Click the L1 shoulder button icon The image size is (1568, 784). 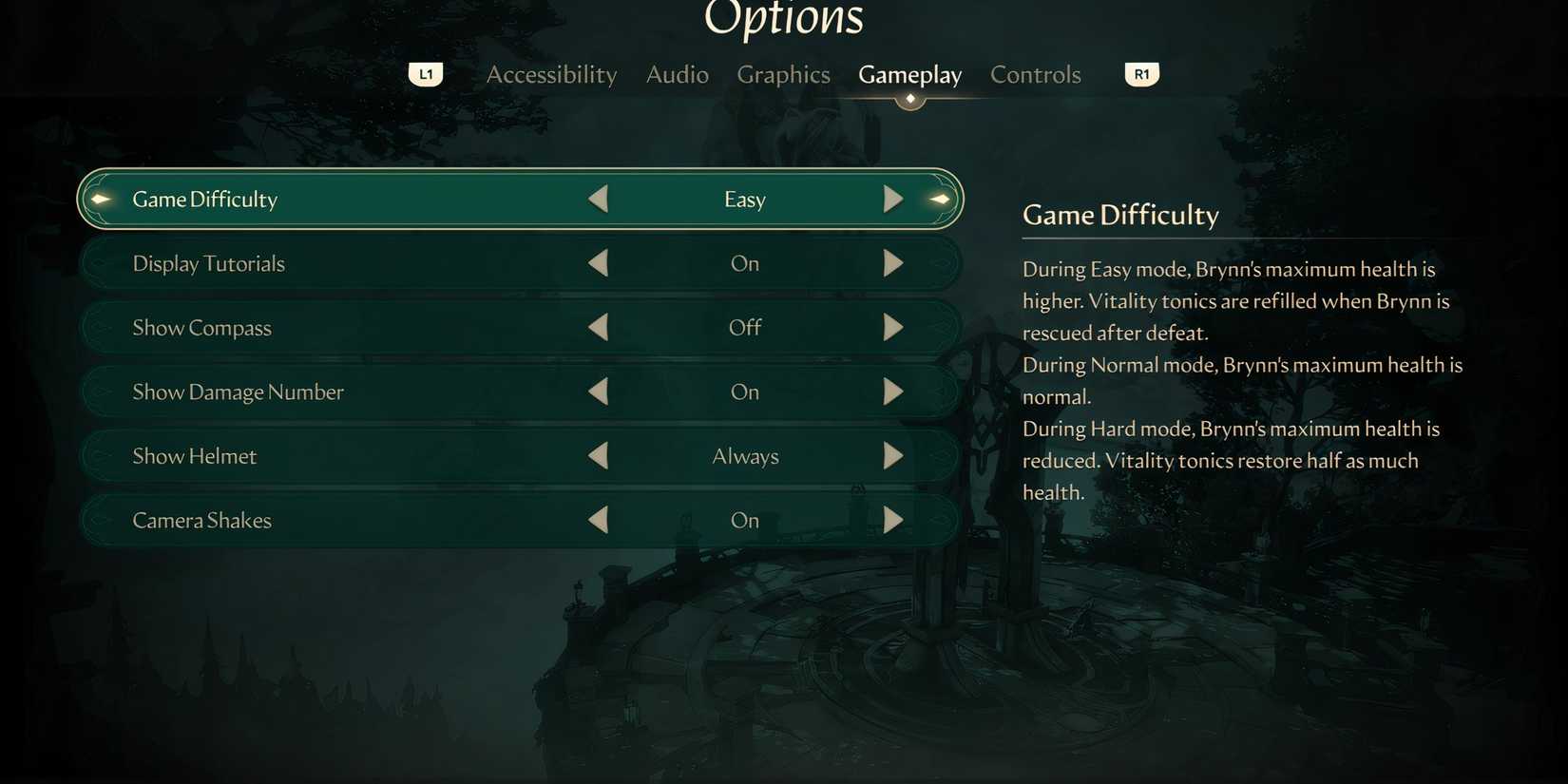[x=425, y=73]
